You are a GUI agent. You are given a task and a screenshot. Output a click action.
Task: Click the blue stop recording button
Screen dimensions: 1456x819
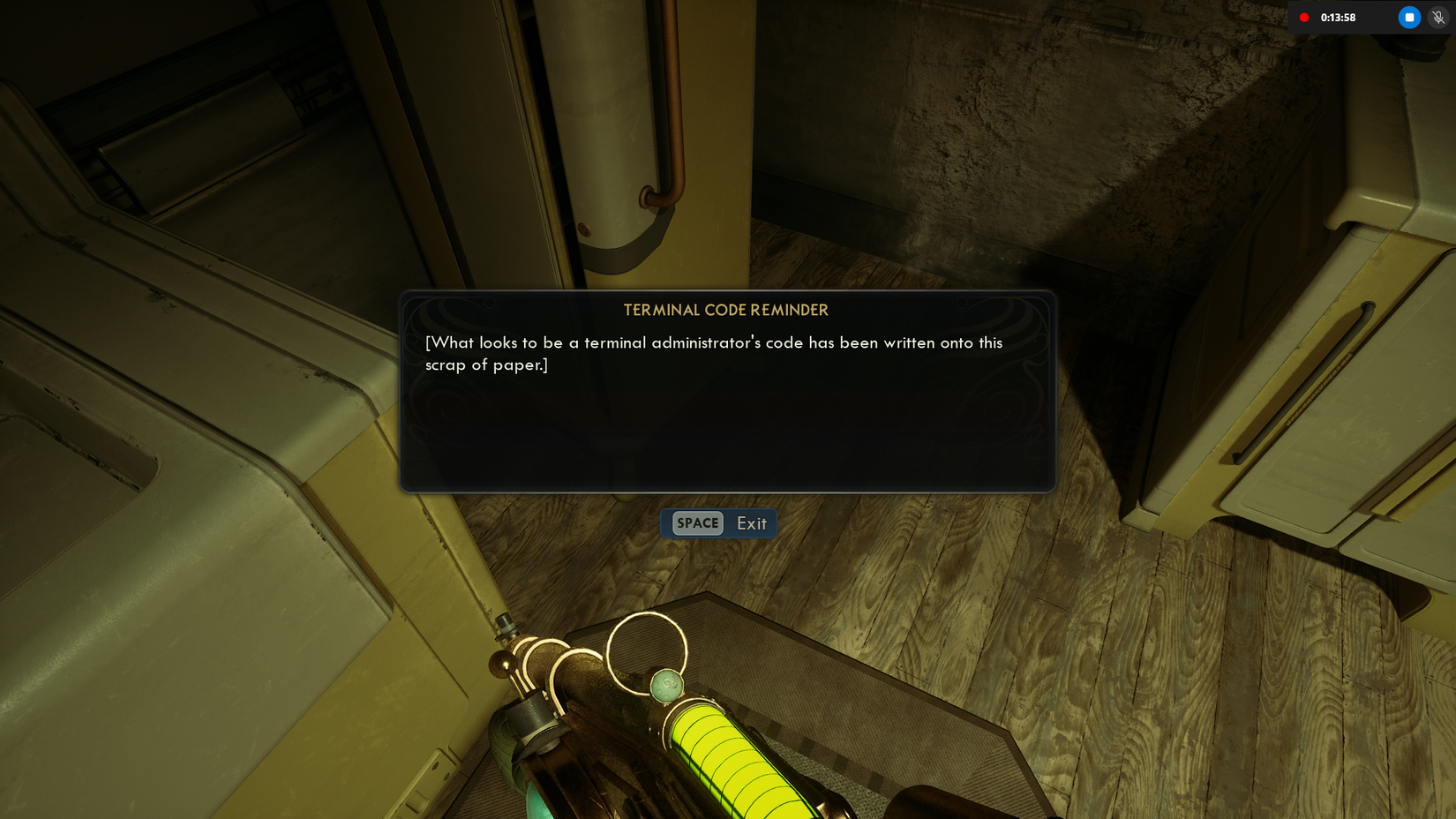[1408, 17]
